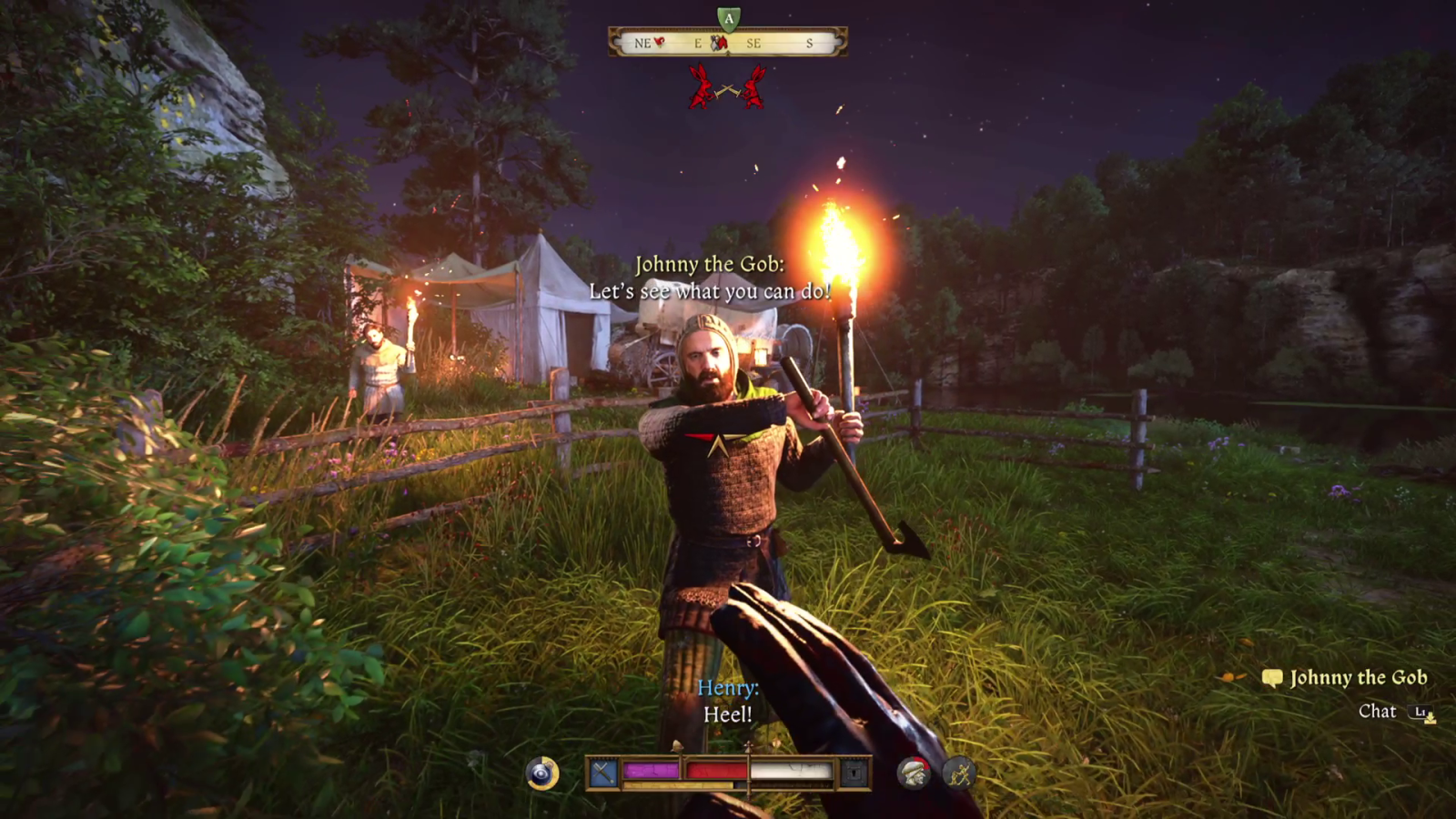1456x819 pixels.
Task: Toggle the L1 chat prompt button
Action: tap(1420, 712)
